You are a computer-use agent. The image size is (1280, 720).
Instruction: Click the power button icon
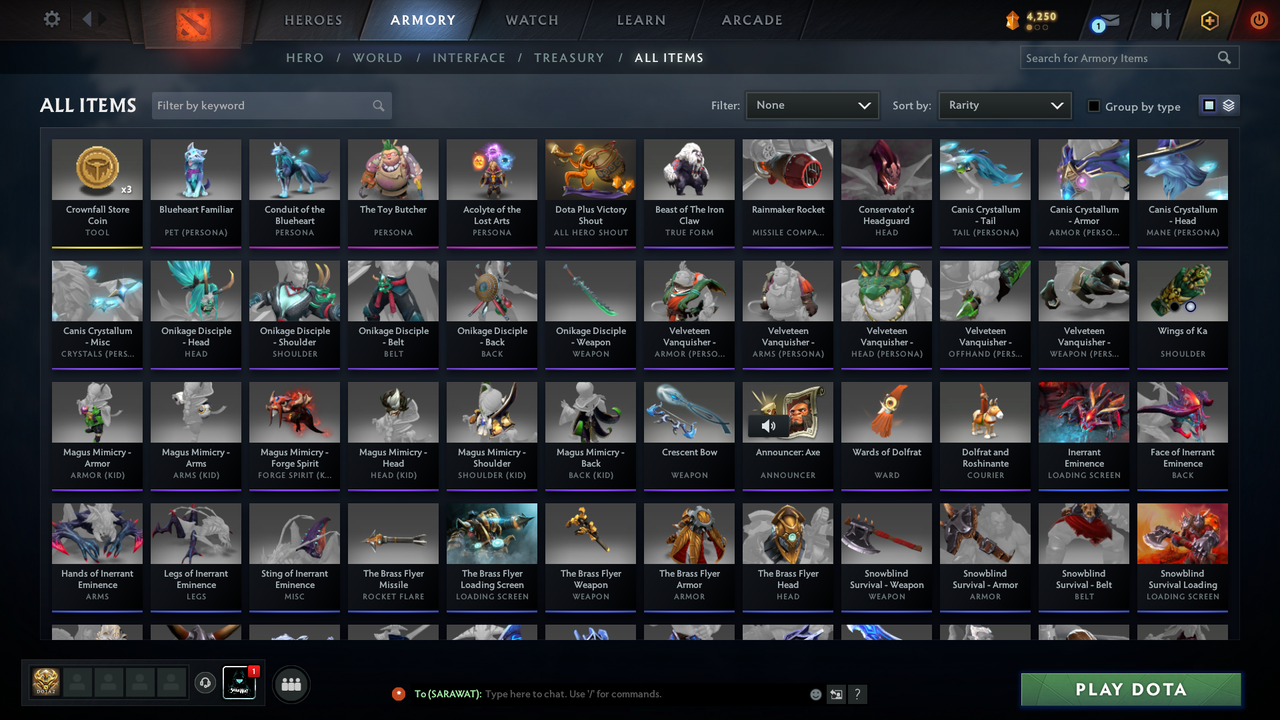pos(1257,19)
